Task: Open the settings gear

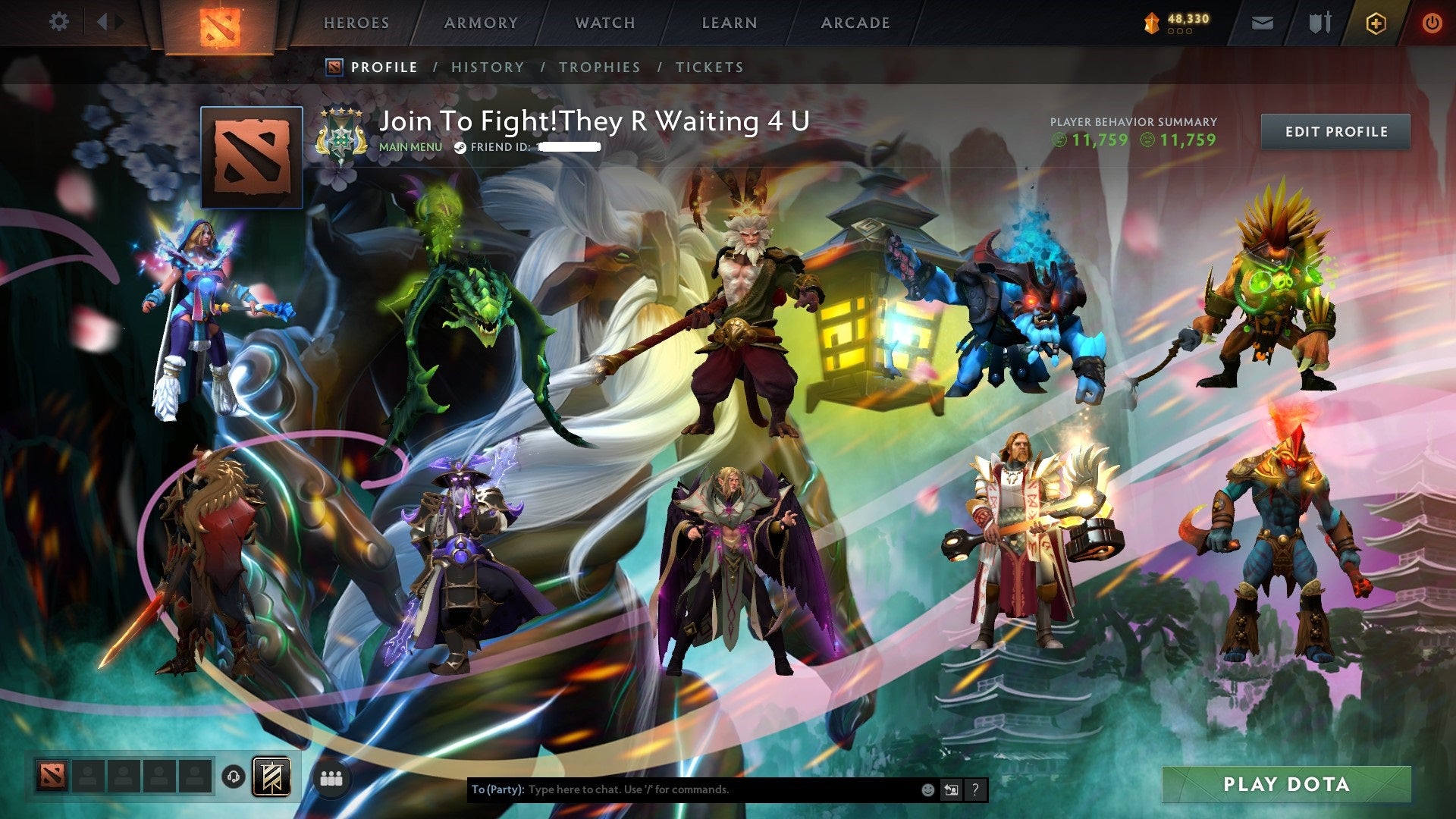Action: coord(58,21)
